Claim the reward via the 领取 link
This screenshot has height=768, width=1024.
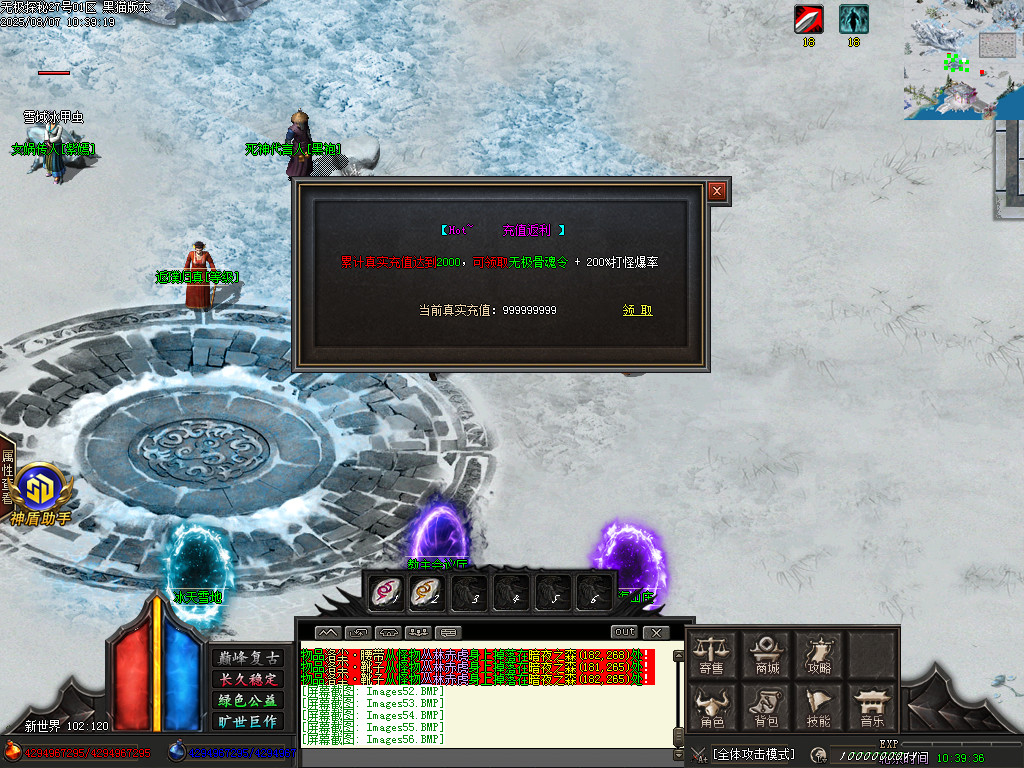637,310
